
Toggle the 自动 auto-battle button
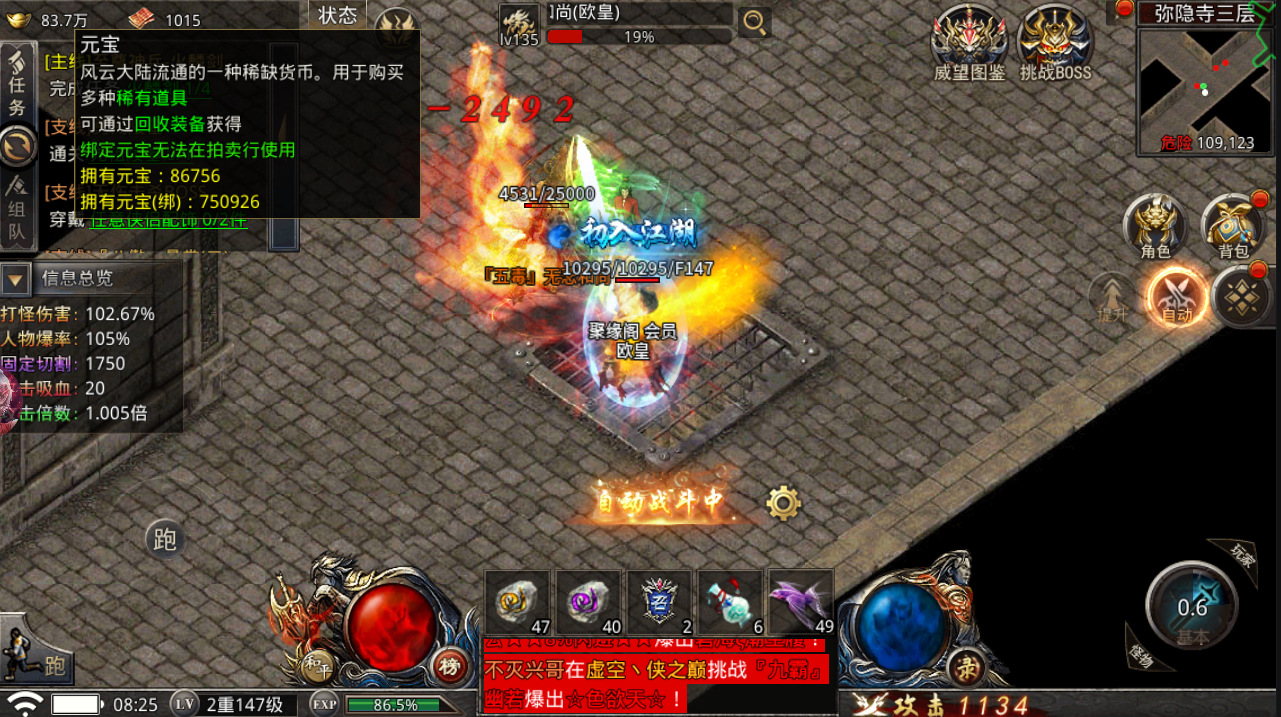1177,297
